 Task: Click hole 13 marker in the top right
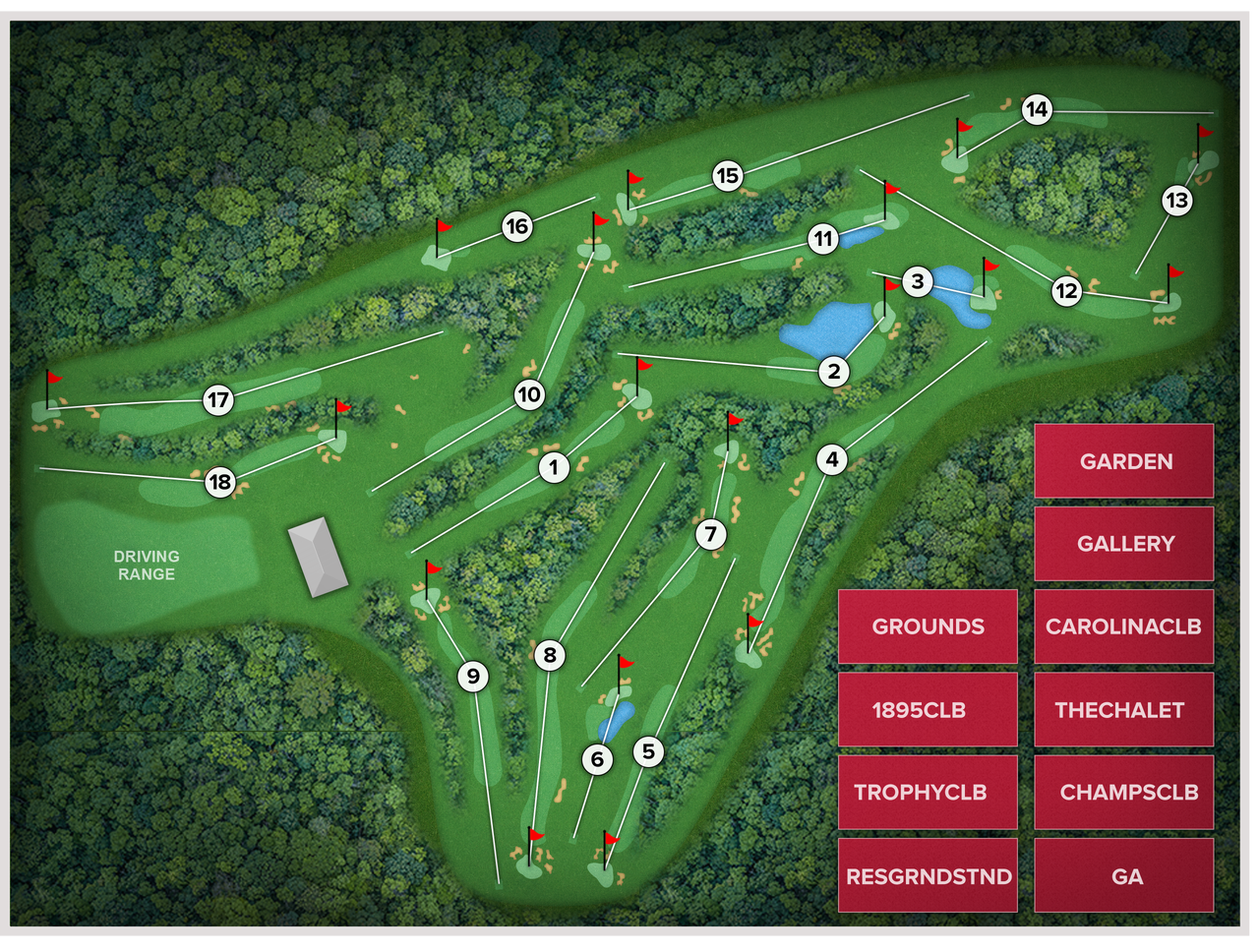coord(1175,199)
